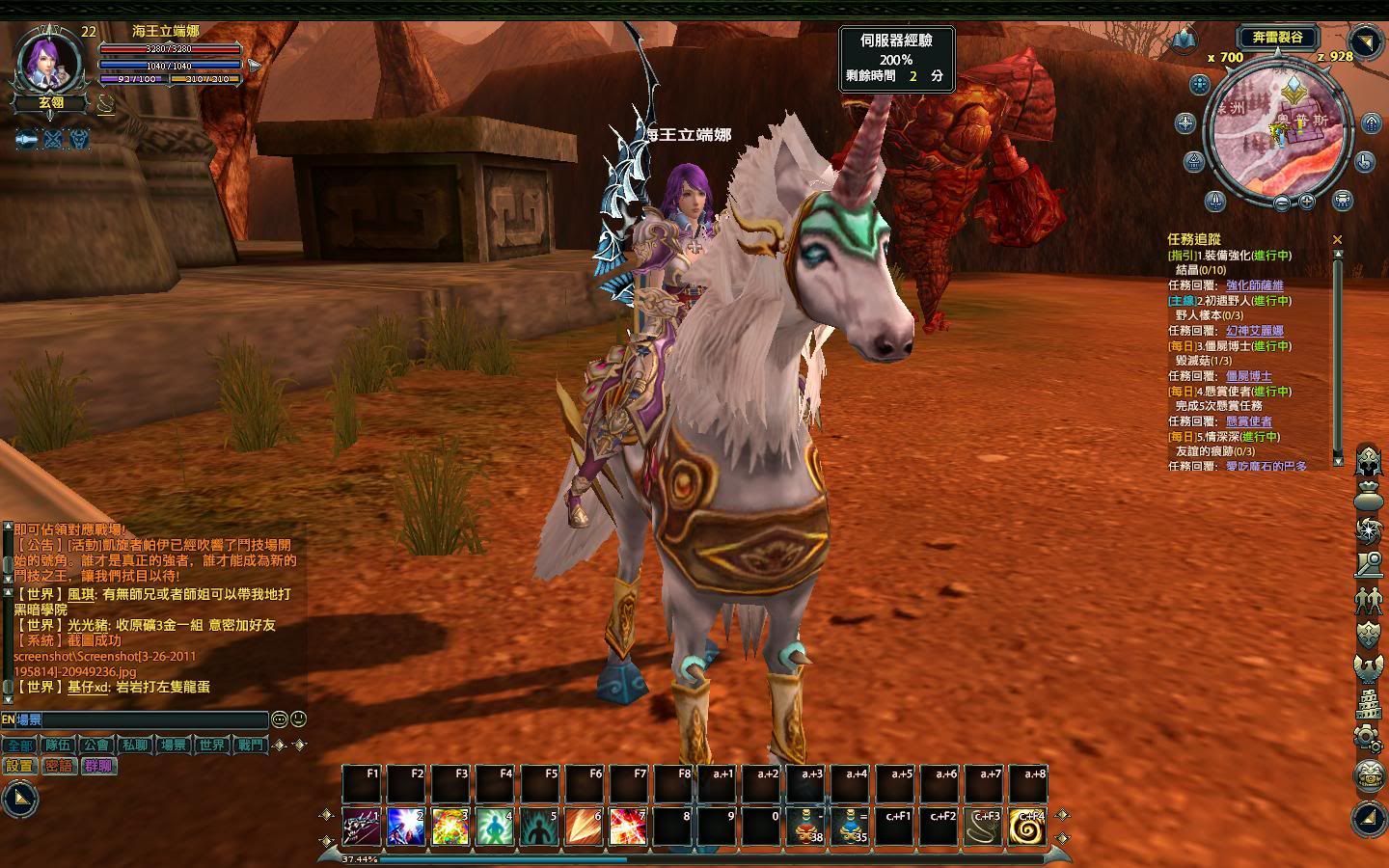1389x868 pixels.
Task: Select the 隊伍 chat tab
Action: tap(58, 745)
